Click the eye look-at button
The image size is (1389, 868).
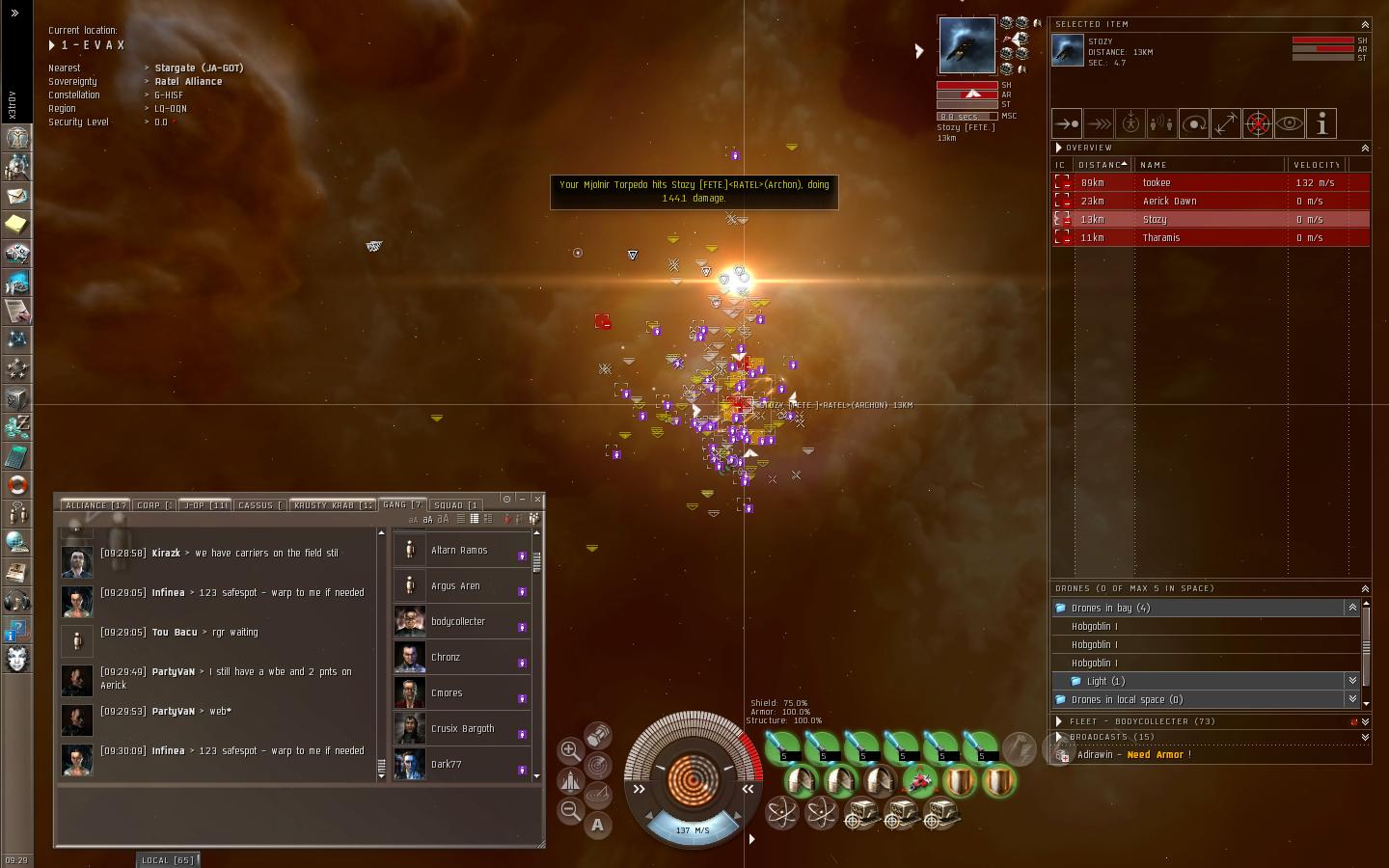click(1290, 123)
